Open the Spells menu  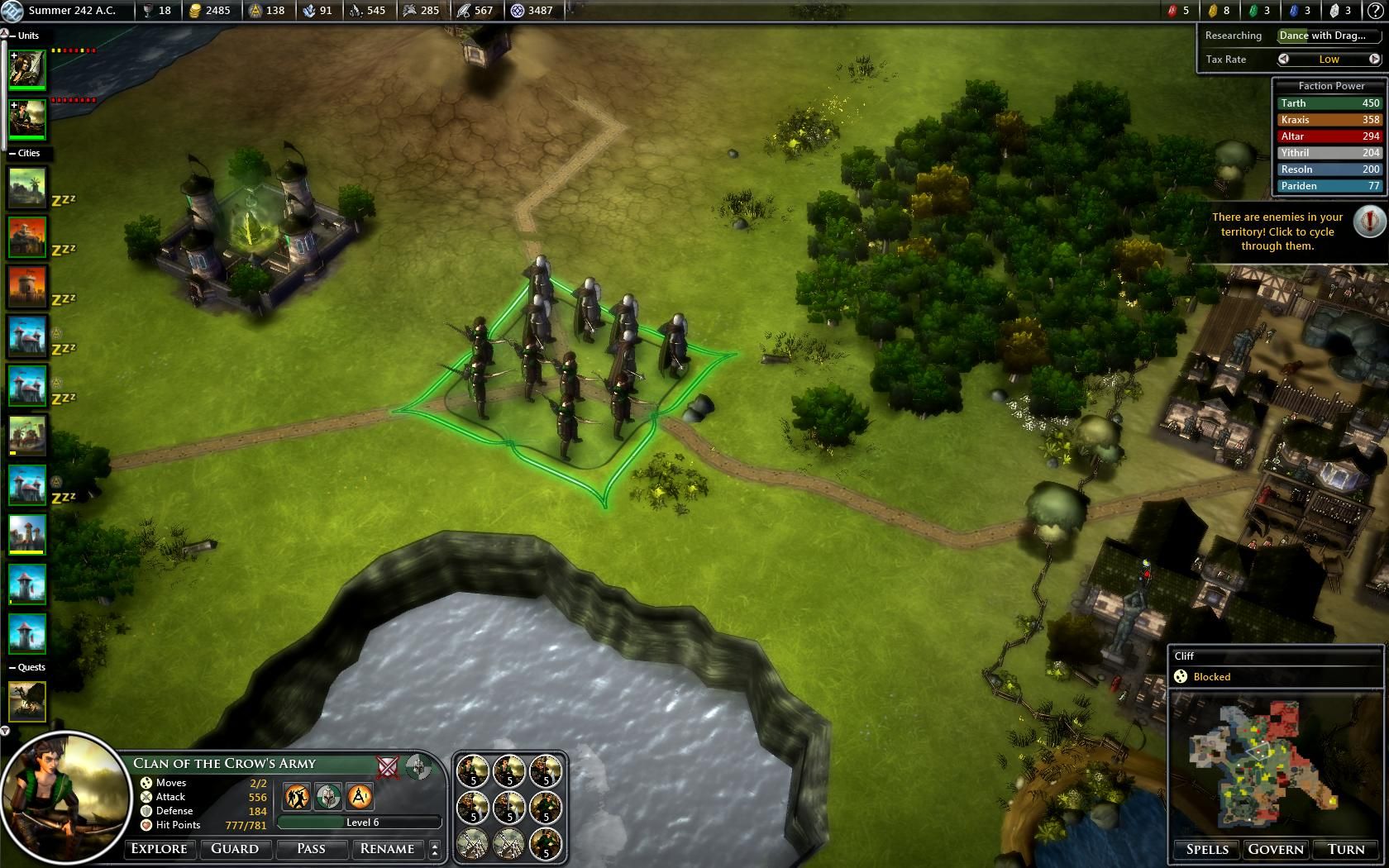pos(1207,850)
